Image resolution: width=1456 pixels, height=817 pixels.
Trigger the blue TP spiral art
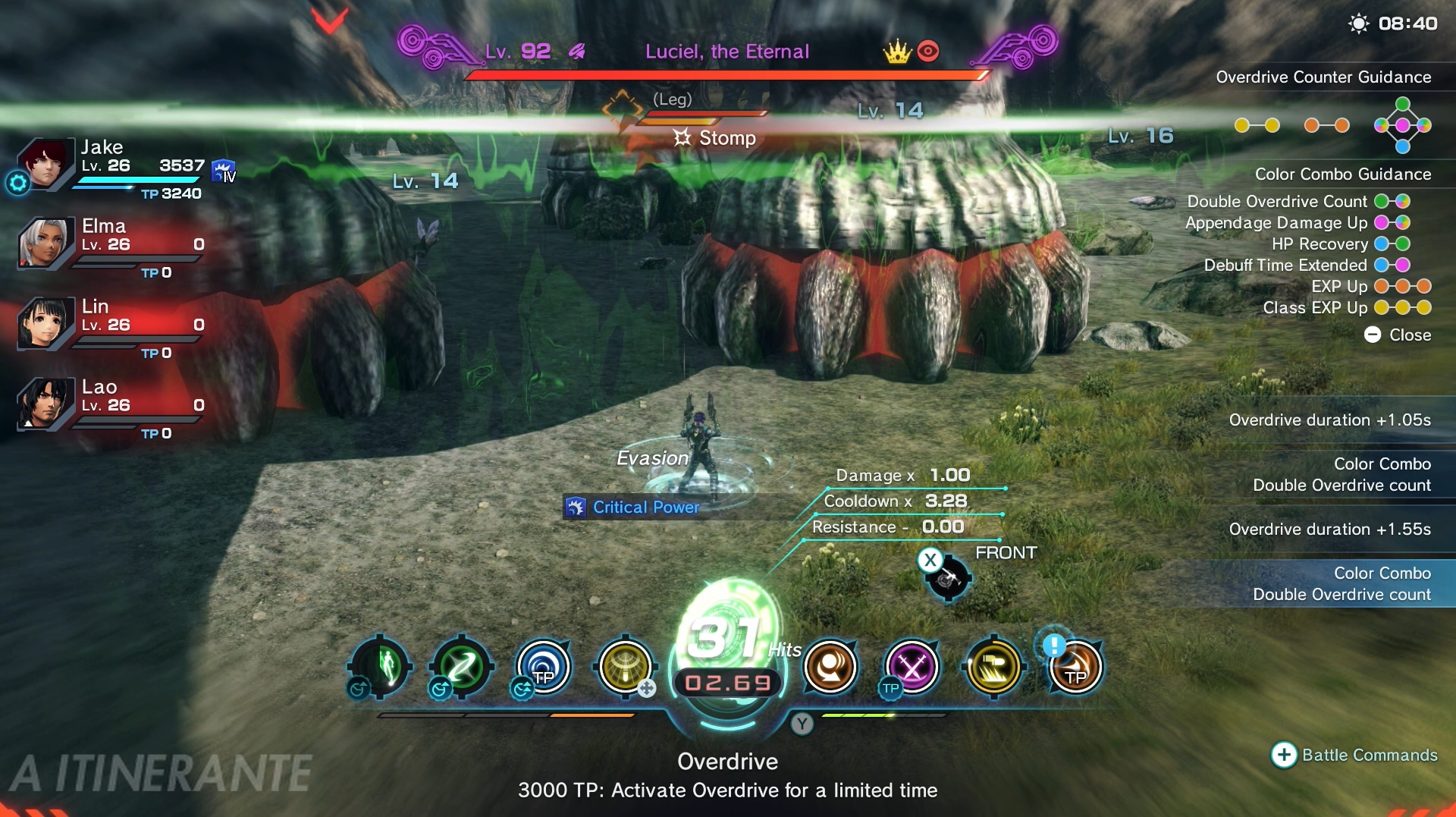click(x=544, y=667)
